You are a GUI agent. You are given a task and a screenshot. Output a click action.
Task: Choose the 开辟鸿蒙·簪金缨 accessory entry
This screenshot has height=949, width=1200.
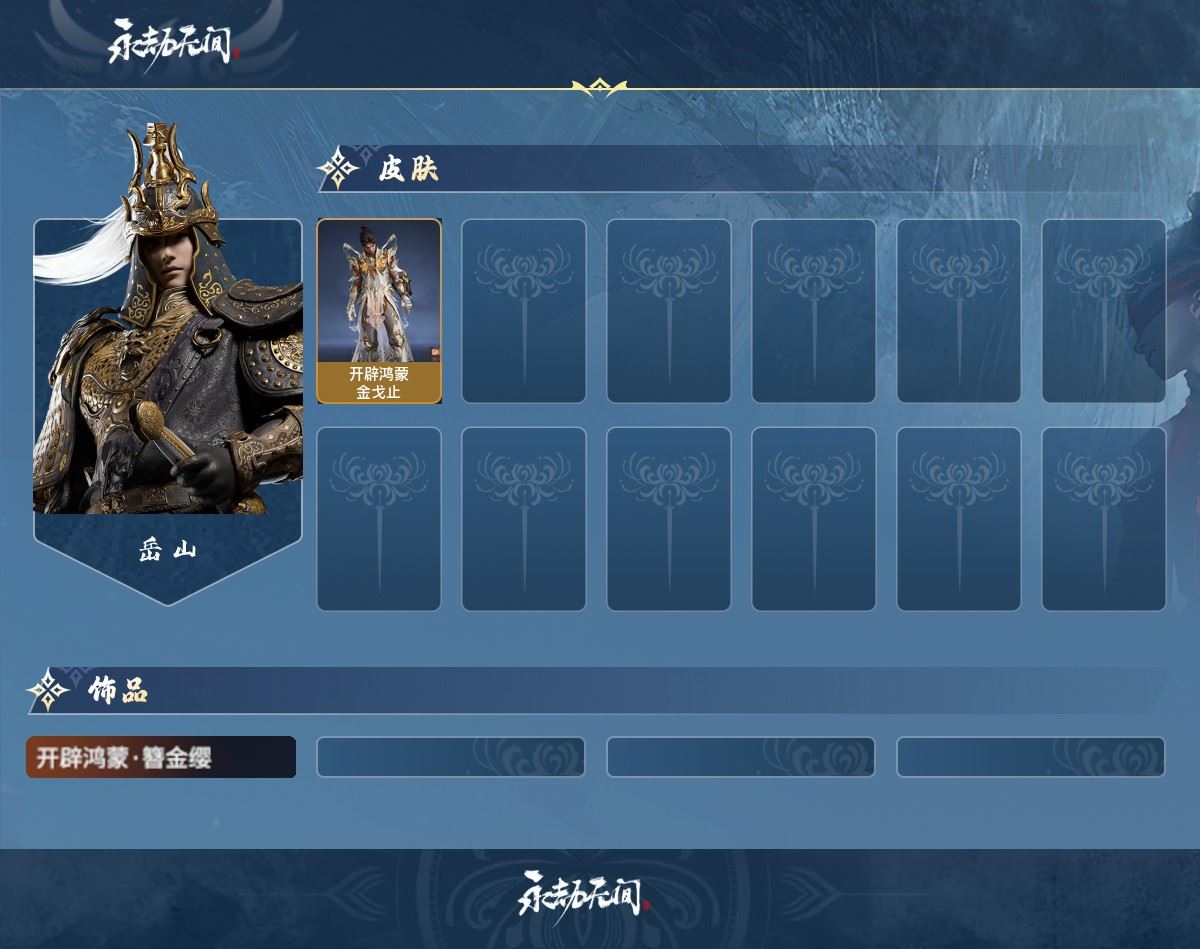pyautogui.click(x=161, y=757)
